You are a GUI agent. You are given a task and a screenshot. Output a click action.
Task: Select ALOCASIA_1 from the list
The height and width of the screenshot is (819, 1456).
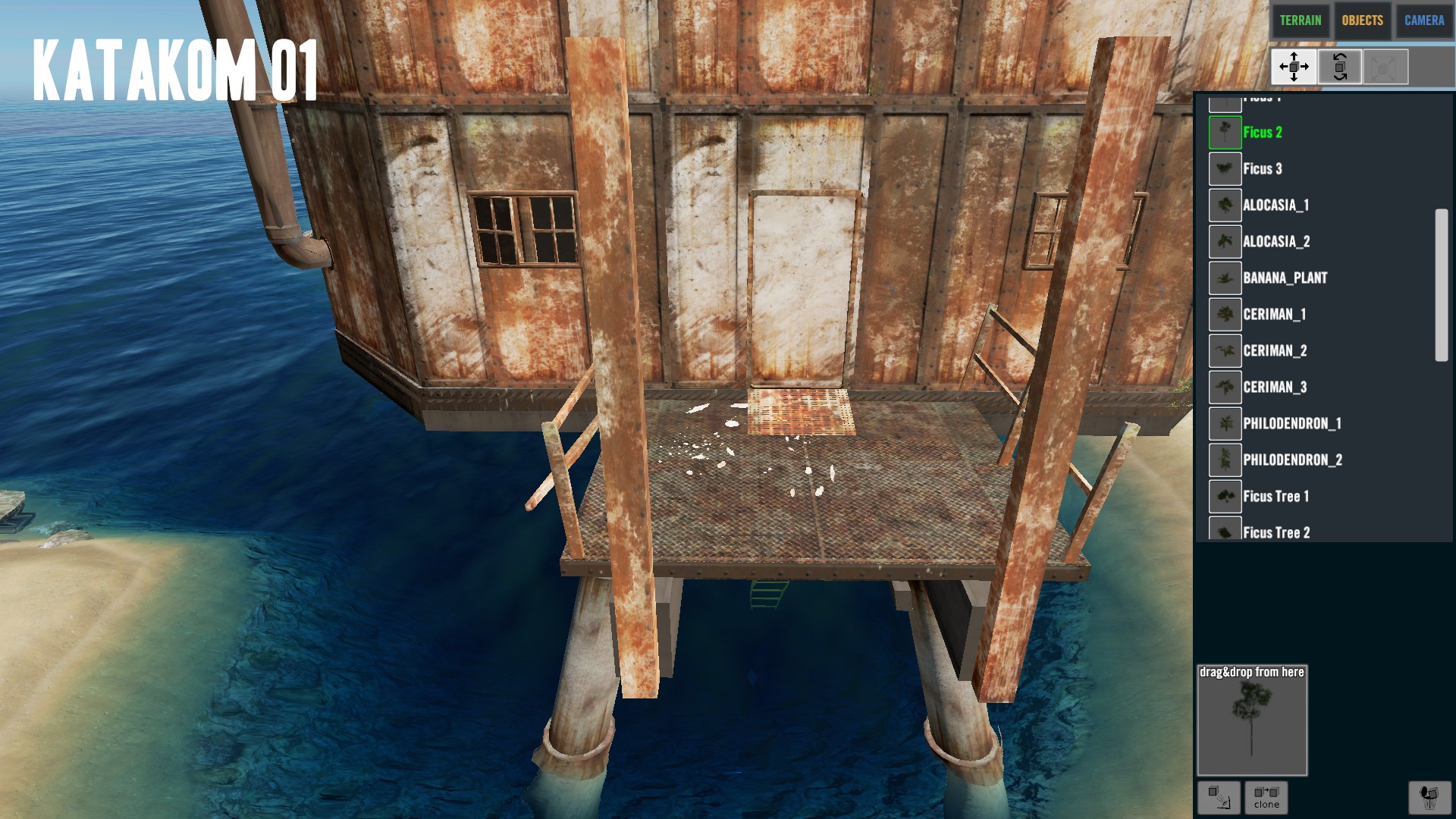click(1275, 206)
